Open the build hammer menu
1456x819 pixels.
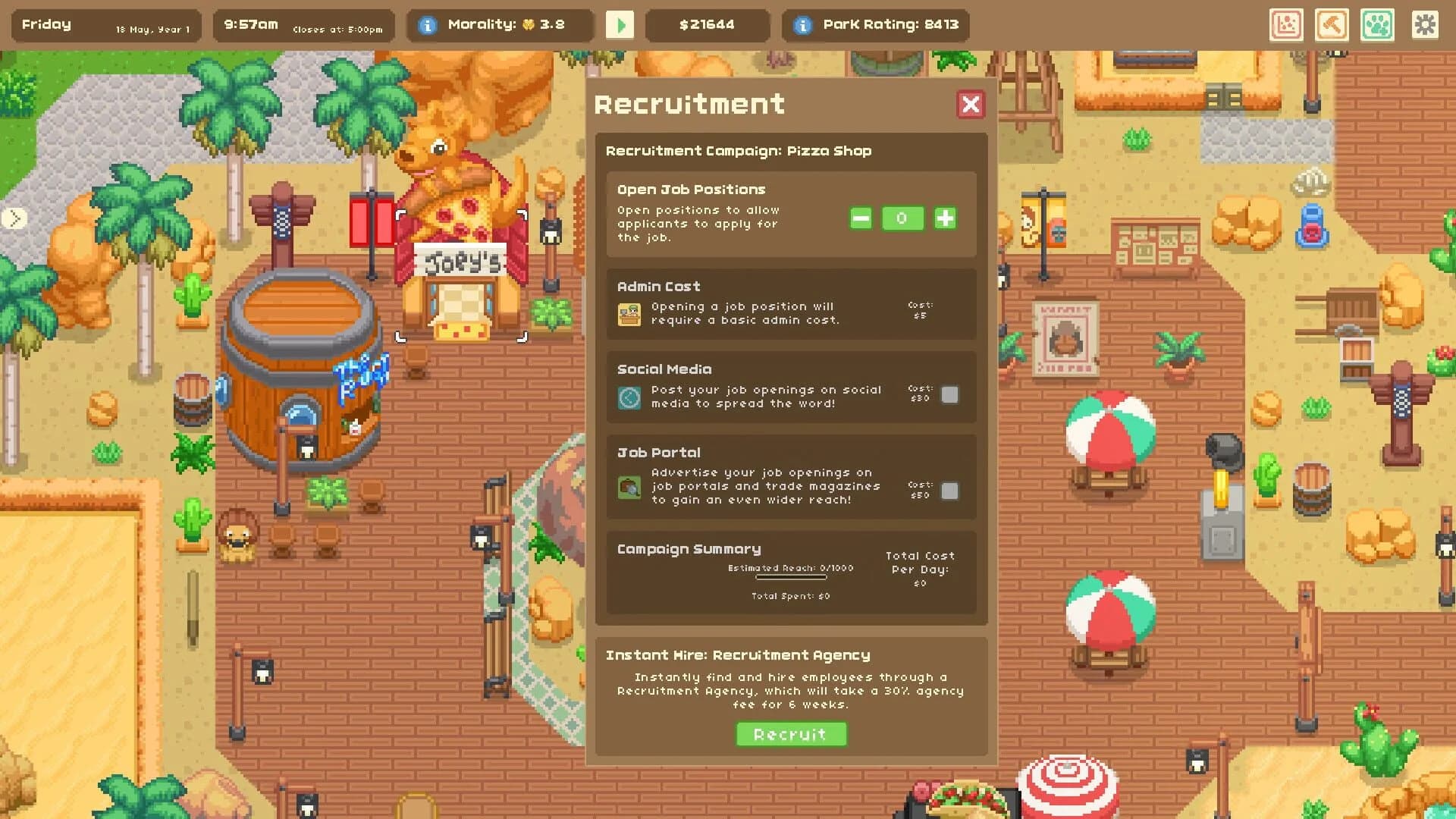click(x=1332, y=25)
